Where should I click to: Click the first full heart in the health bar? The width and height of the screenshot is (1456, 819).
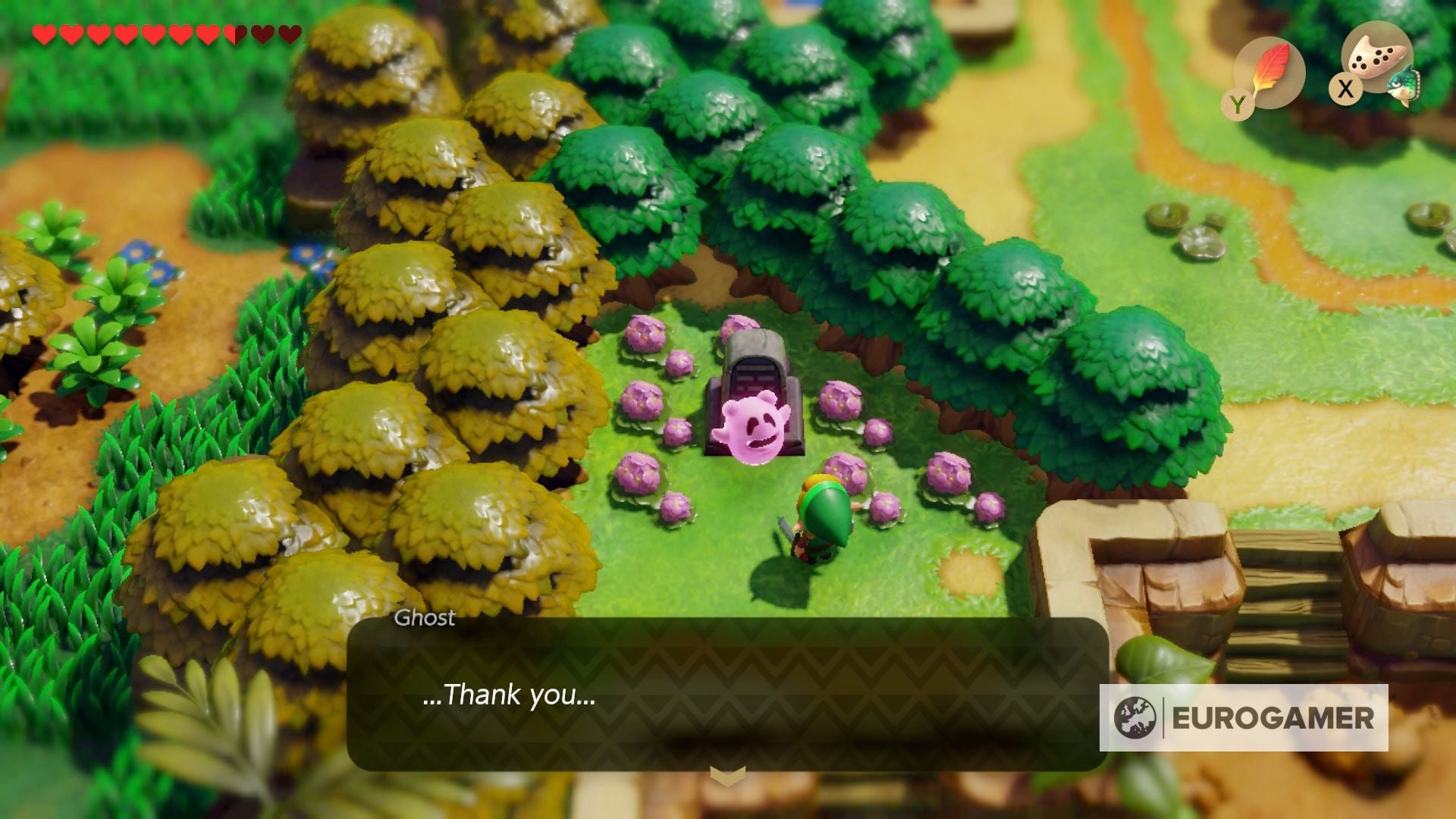[x=43, y=33]
